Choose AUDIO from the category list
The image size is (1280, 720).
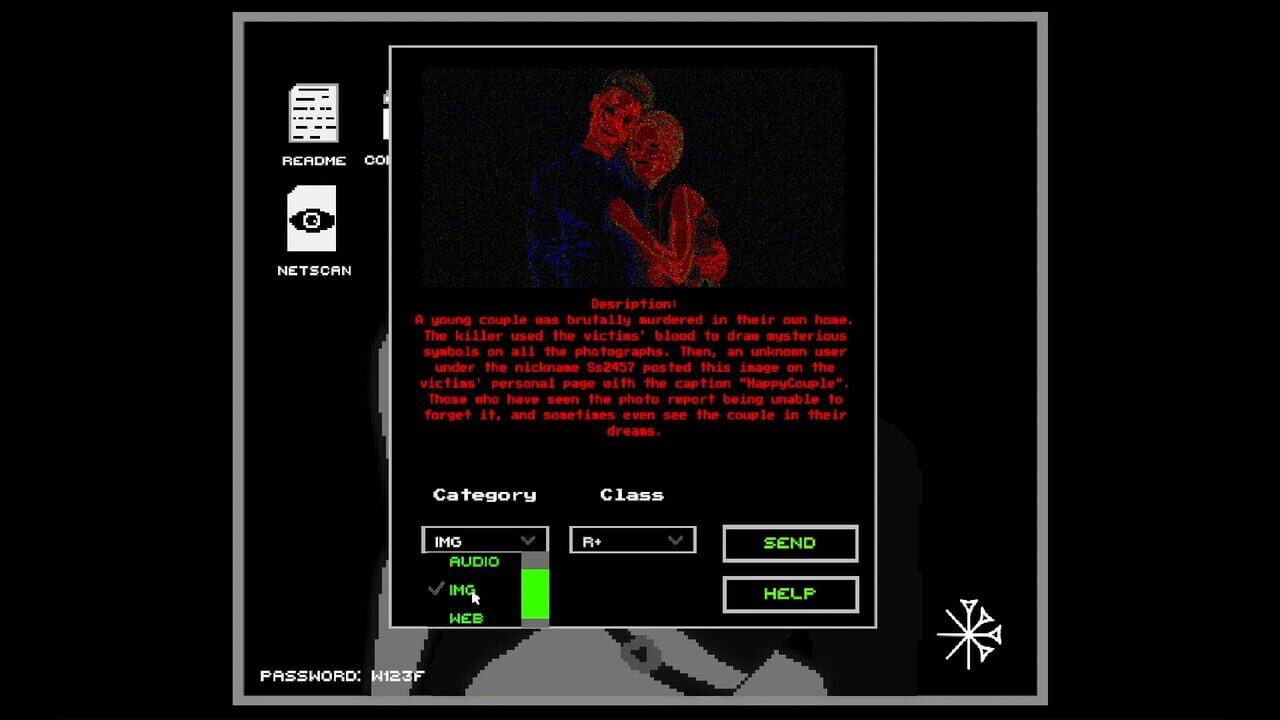tap(474, 562)
